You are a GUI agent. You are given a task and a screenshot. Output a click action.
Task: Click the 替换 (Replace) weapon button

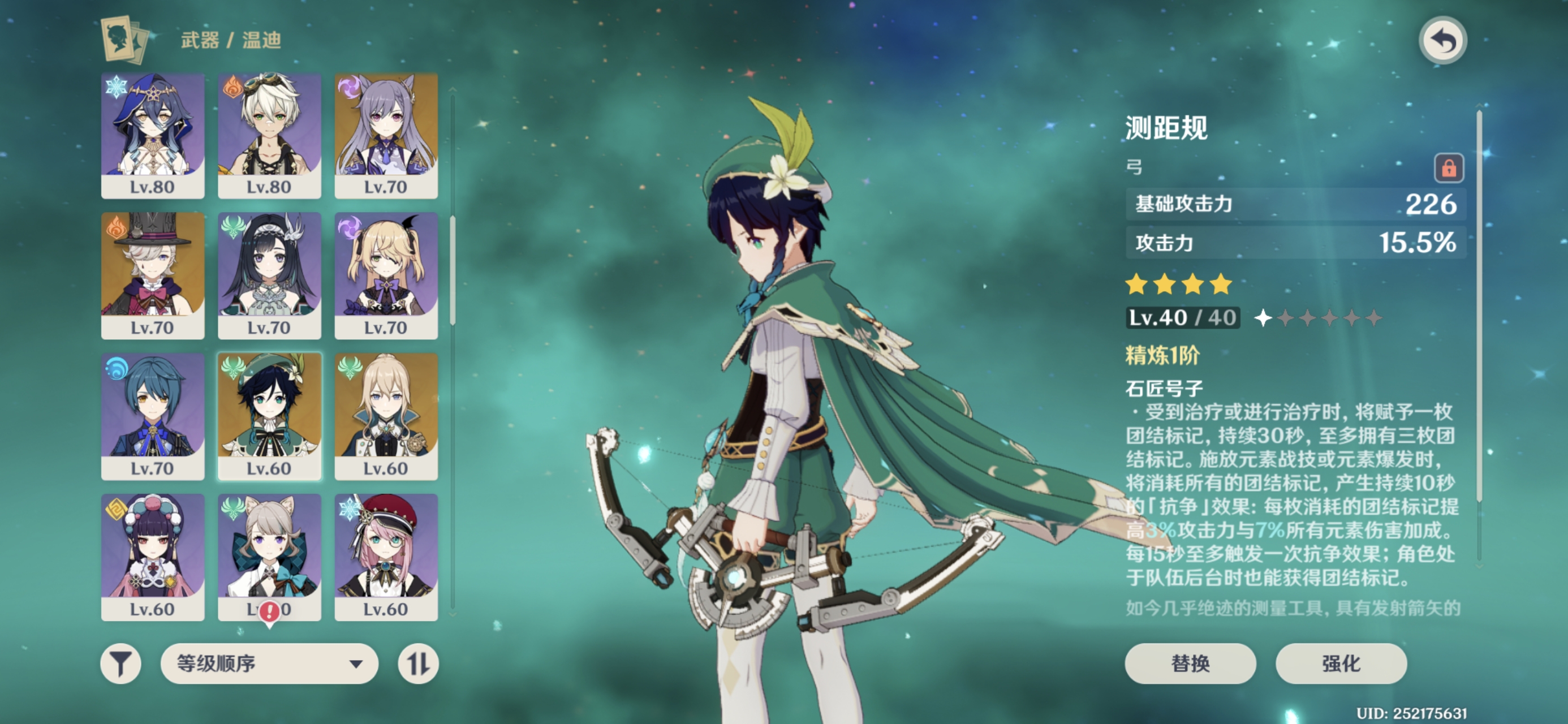point(1190,663)
